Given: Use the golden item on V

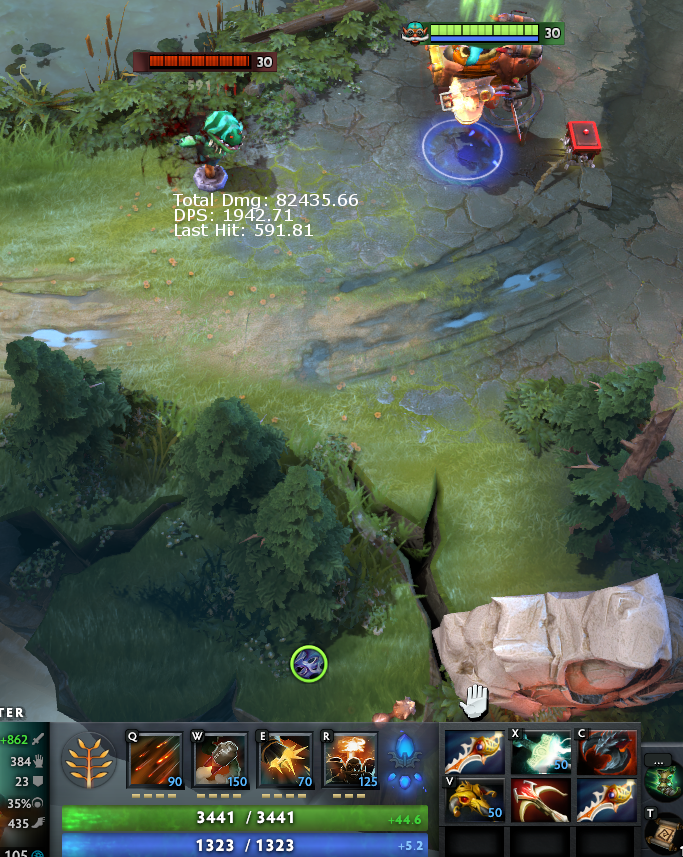Looking at the screenshot, I should (x=474, y=800).
